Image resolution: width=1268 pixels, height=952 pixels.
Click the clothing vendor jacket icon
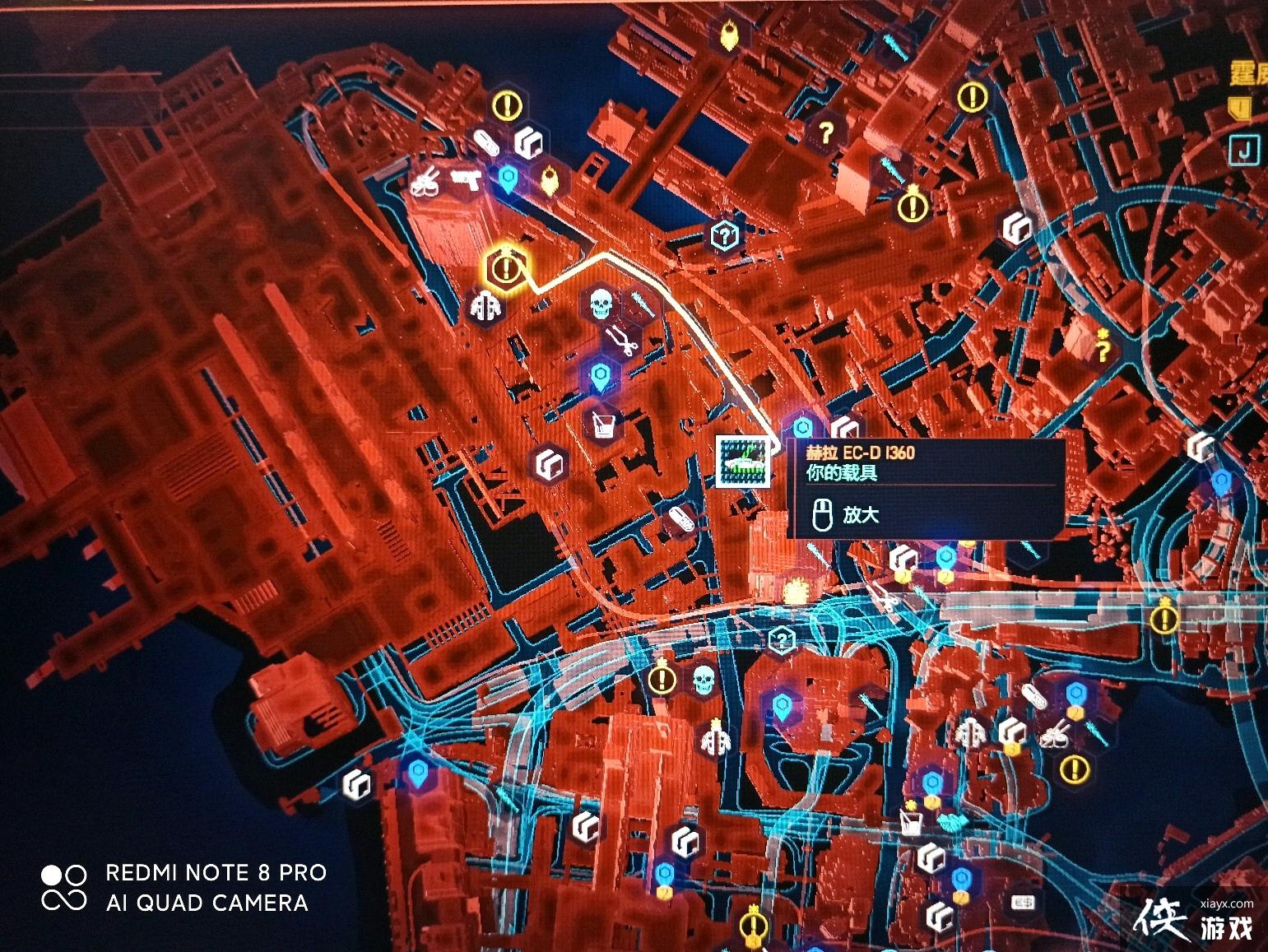pyautogui.click(x=485, y=306)
